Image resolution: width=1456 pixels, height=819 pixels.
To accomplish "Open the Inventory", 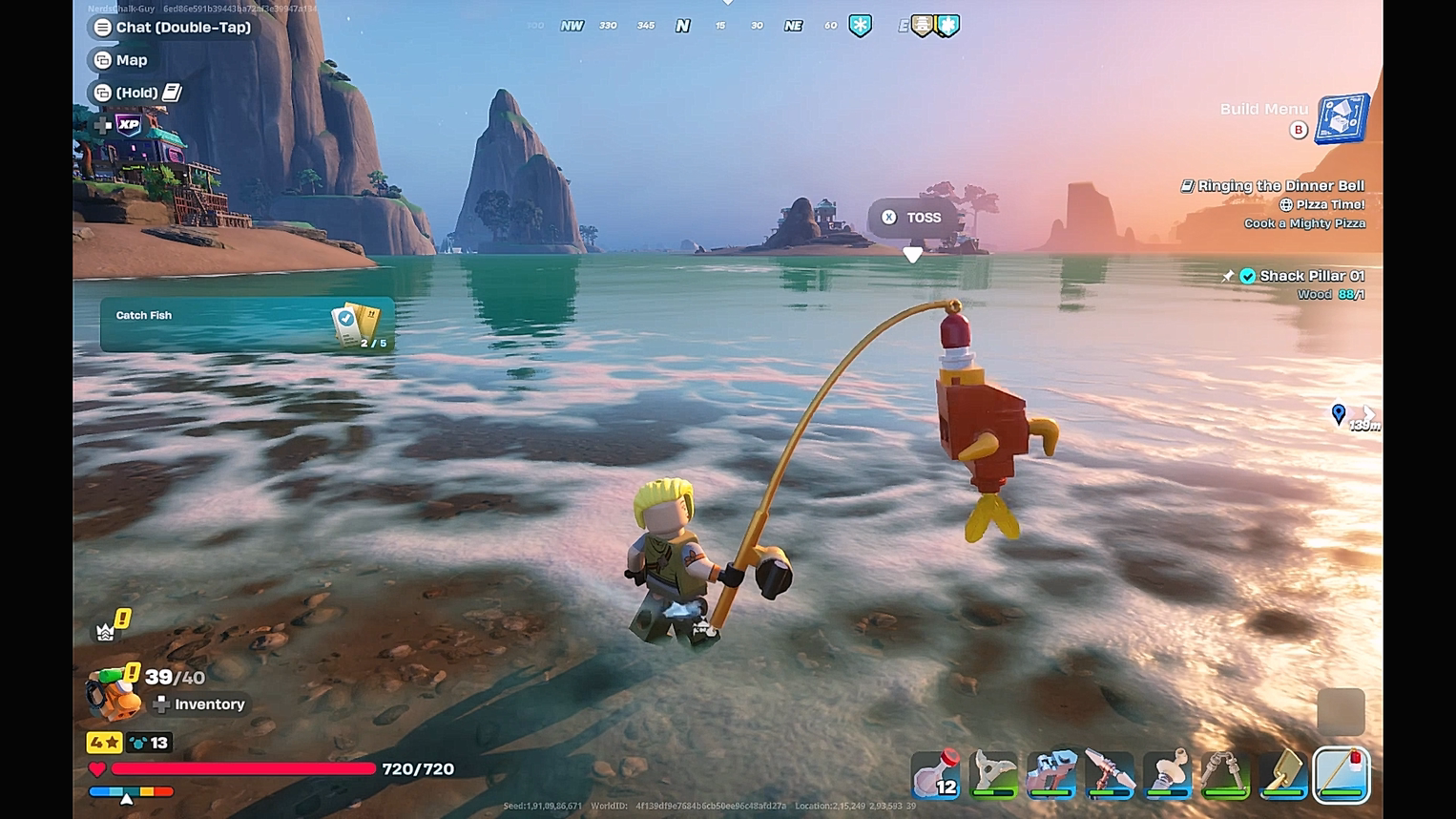I will (x=201, y=703).
